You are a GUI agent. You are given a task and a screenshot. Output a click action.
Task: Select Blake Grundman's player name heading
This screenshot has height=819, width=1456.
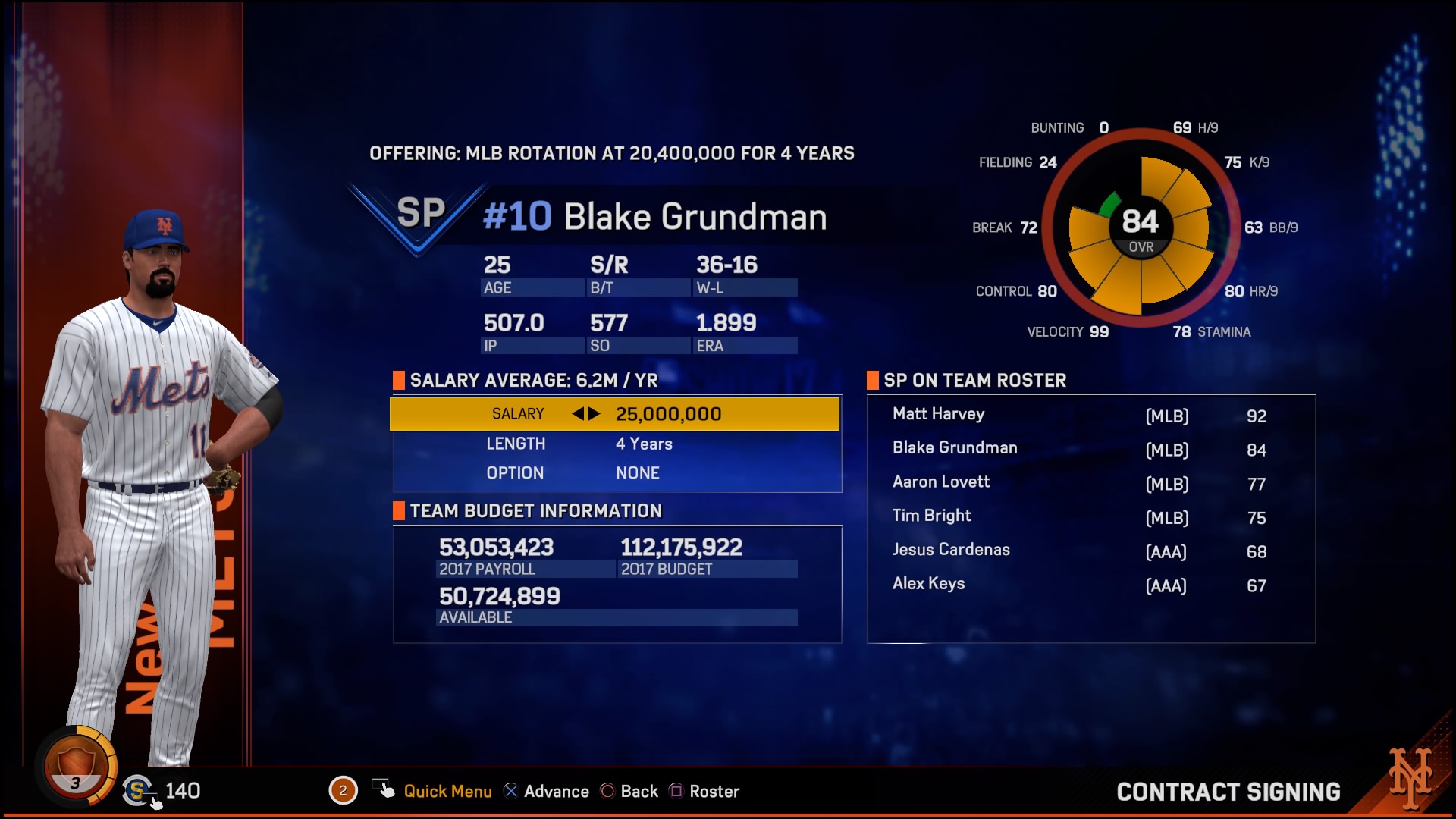point(695,216)
